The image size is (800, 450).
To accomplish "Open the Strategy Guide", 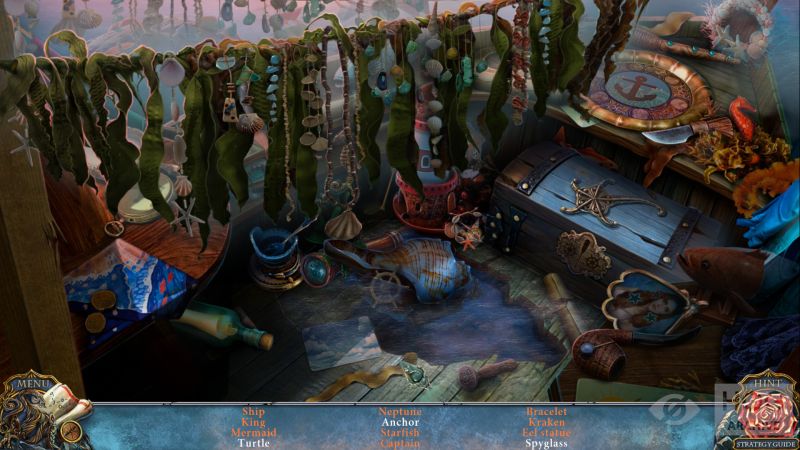I will (765, 443).
